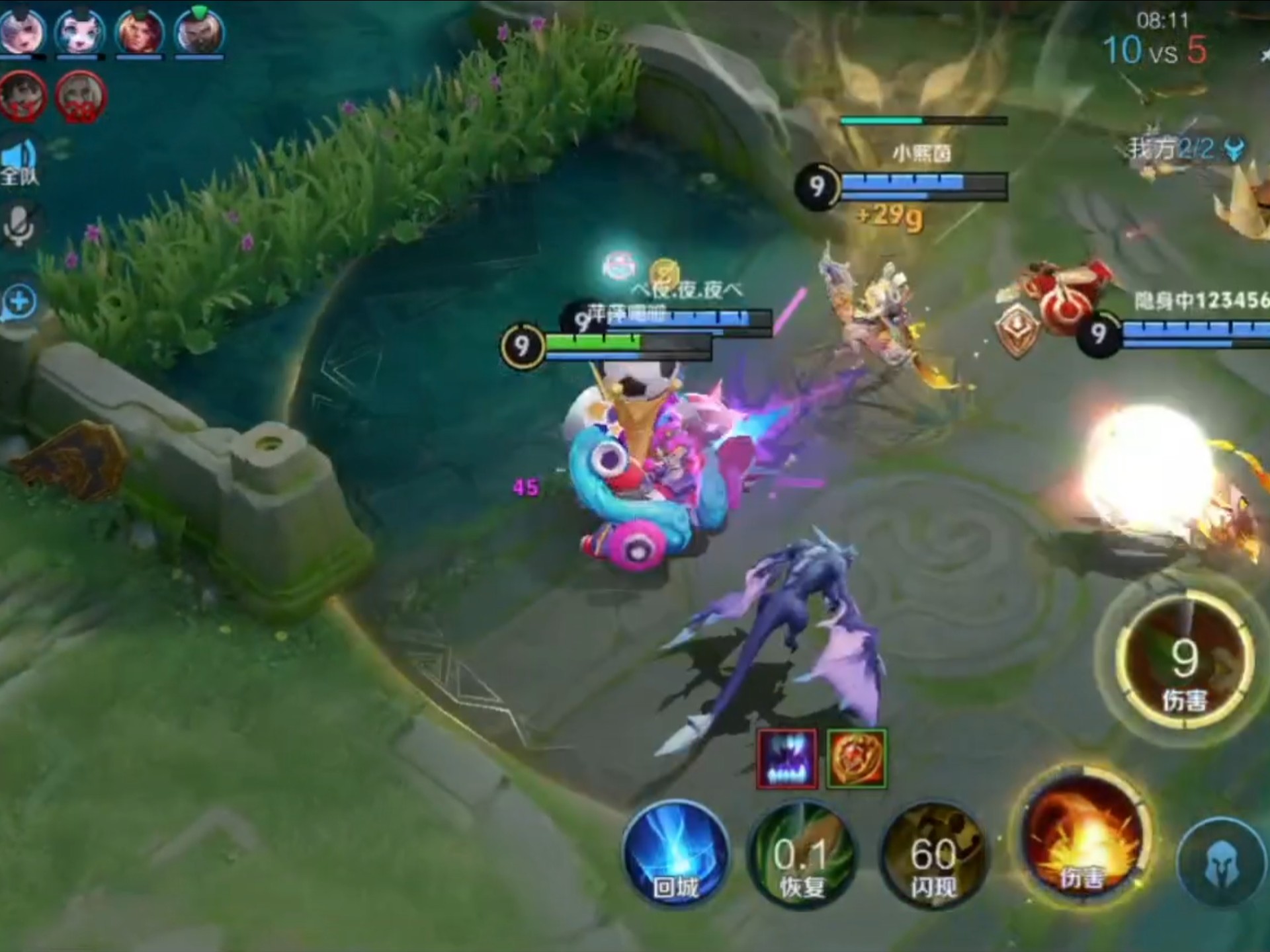The height and width of the screenshot is (952, 1270).
Task: Toggle the 全队 team speaker button
Action: coord(19,161)
